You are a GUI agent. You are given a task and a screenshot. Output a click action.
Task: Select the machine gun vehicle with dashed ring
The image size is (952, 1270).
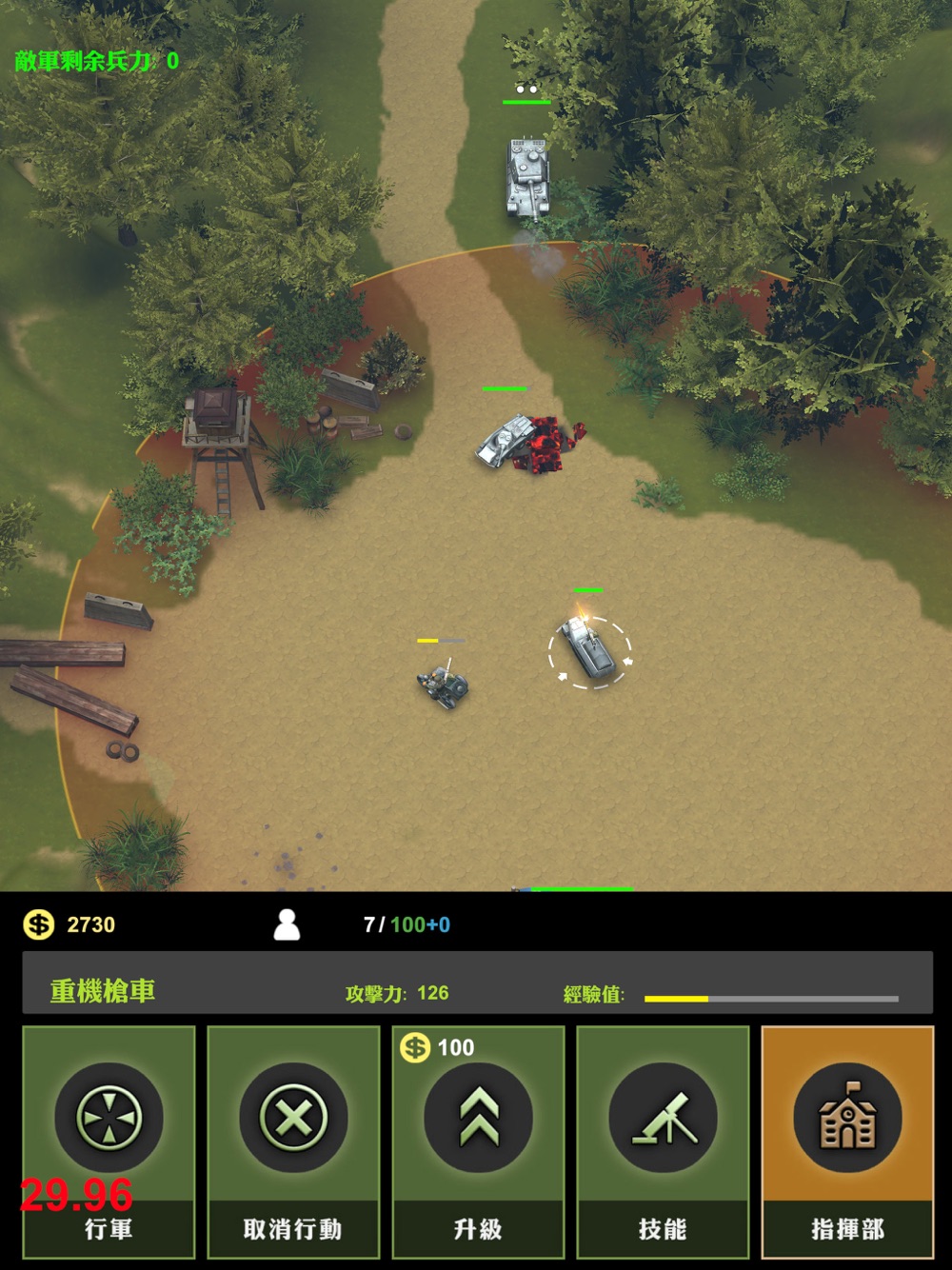pos(589,650)
